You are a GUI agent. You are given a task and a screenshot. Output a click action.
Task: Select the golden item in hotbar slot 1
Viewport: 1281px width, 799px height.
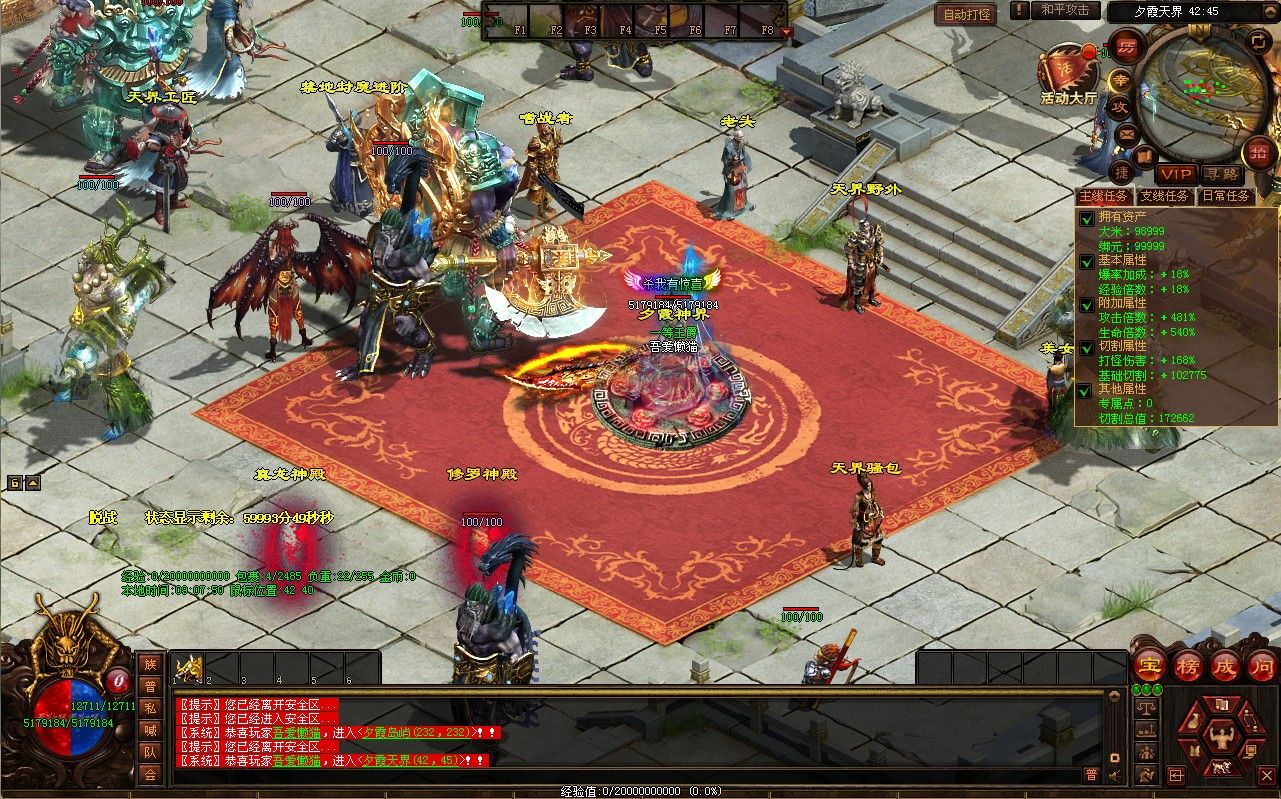[189, 669]
